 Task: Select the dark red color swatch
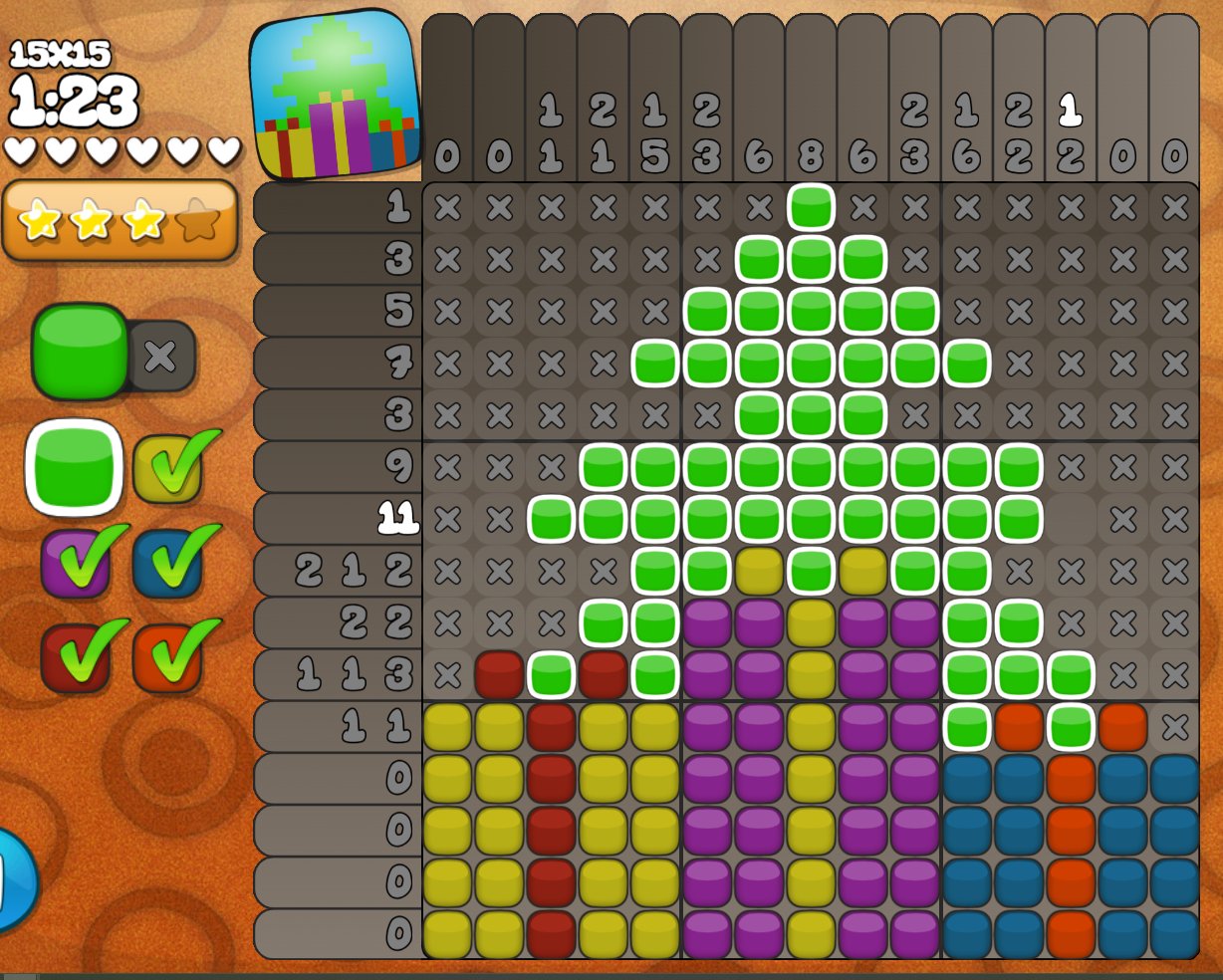[x=75, y=657]
